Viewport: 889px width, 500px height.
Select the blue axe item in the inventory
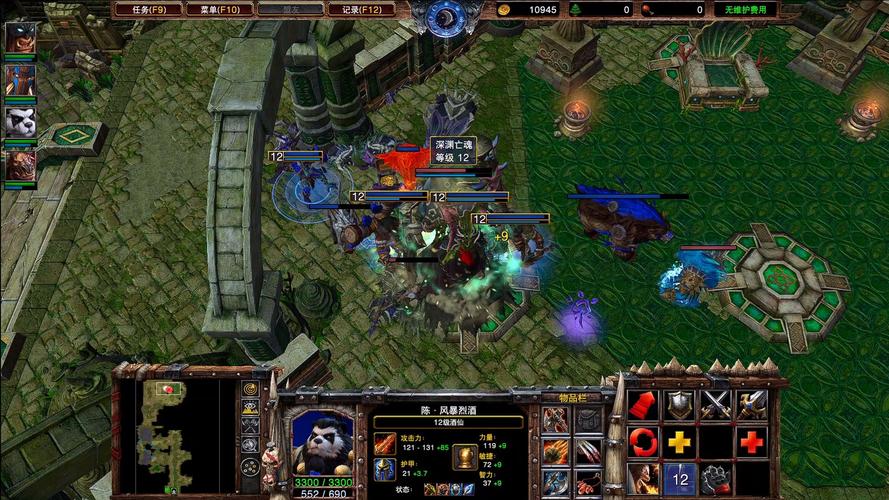point(555,481)
